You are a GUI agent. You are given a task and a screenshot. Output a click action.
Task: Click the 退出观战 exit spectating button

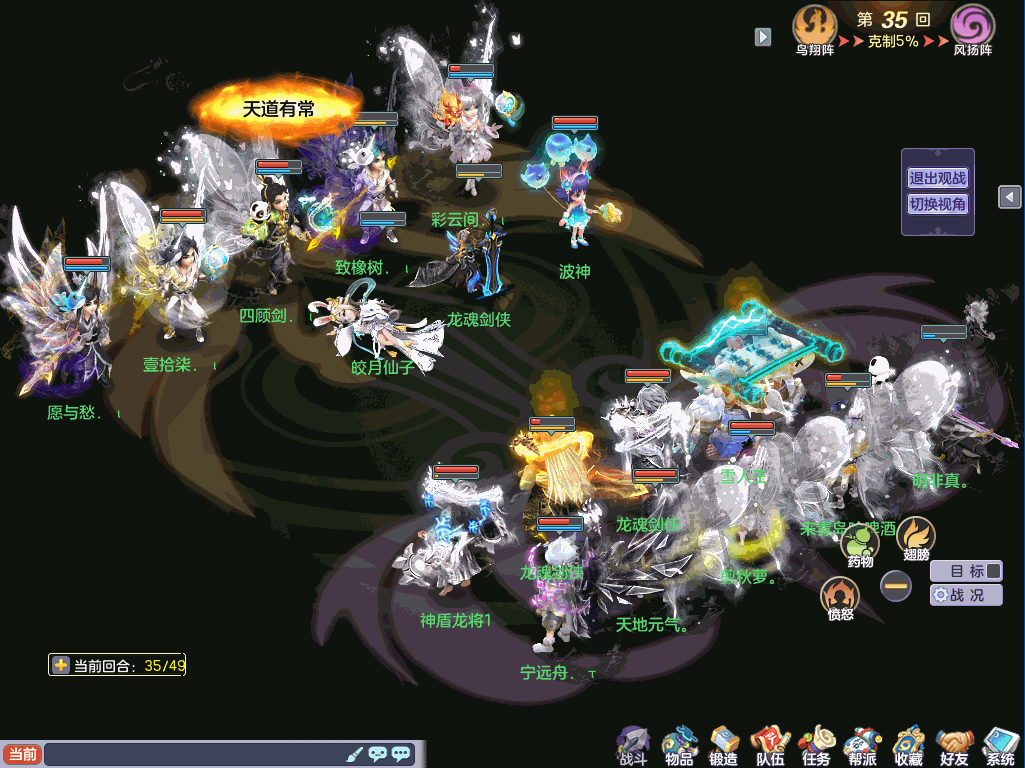tap(937, 179)
